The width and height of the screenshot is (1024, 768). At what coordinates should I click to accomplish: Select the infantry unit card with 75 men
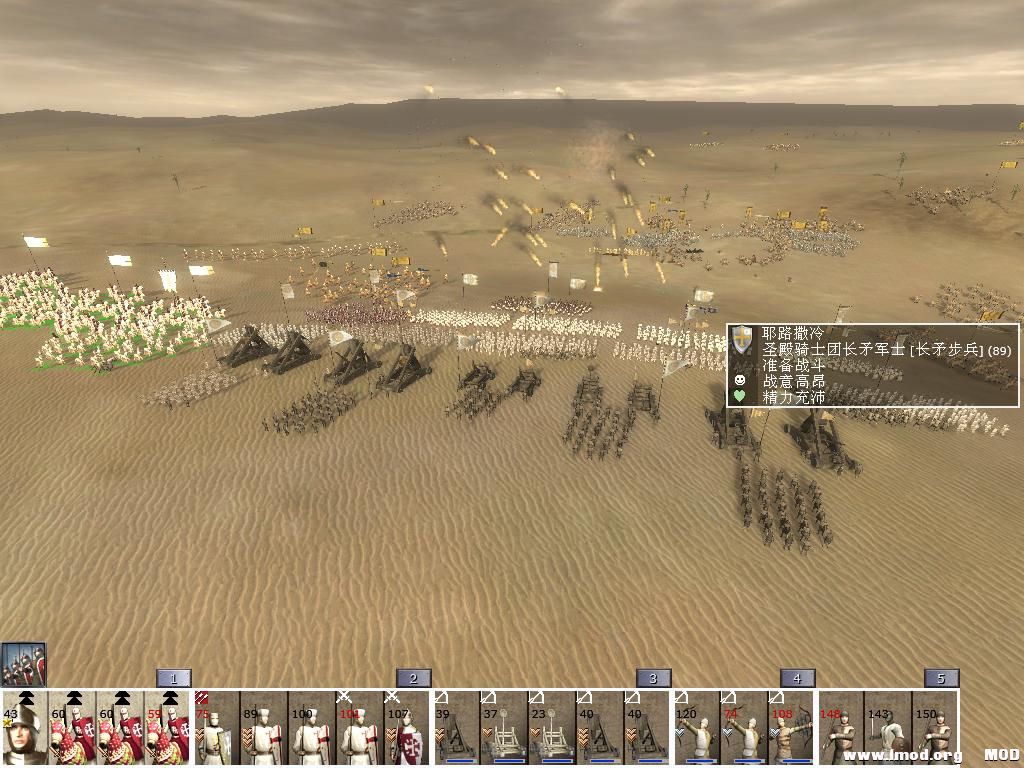click(216, 730)
